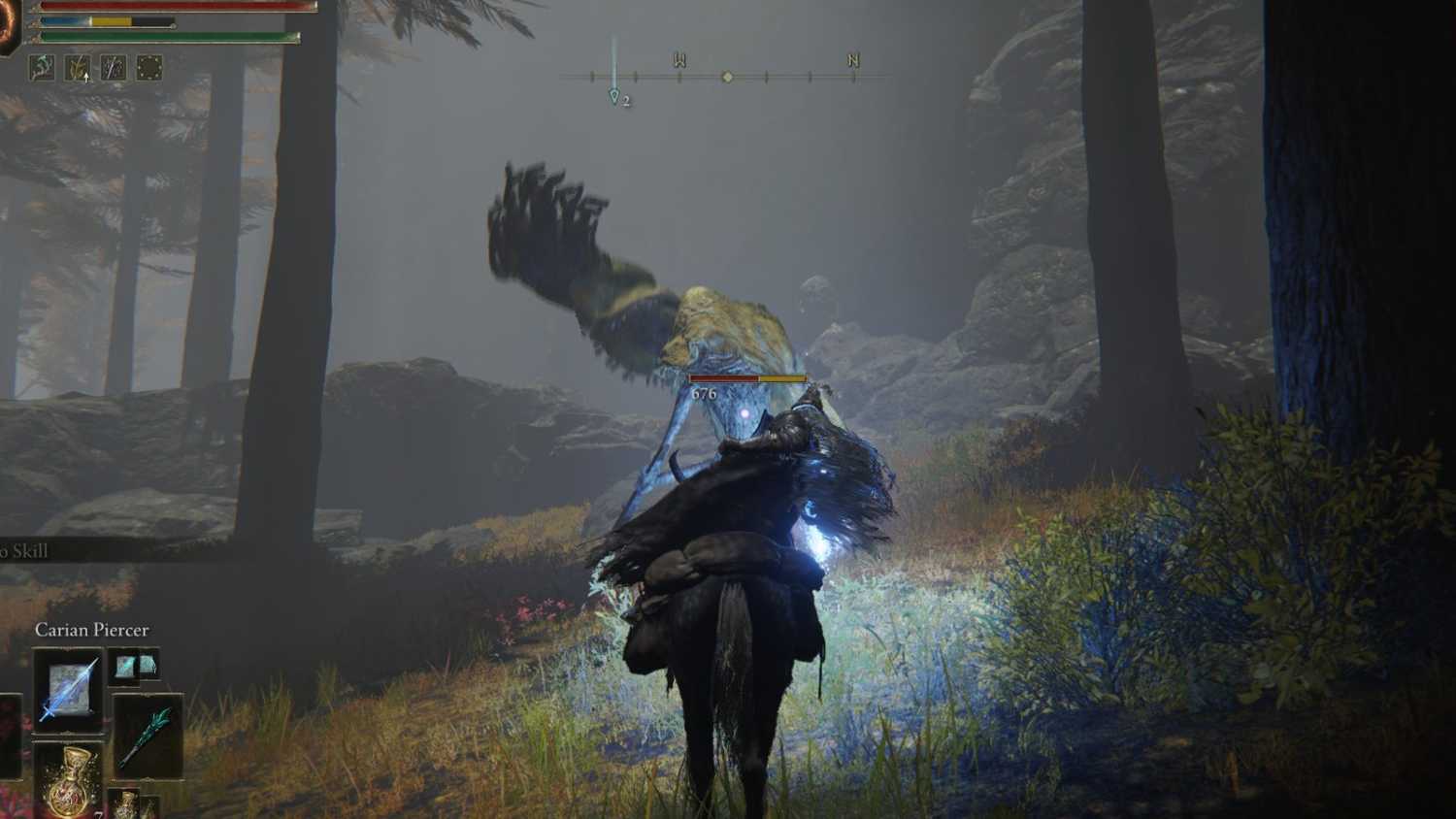Click the small flask icon bottom-right of hotbar
Image resolution: width=1456 pixels, height=819 pixels.
124,803
